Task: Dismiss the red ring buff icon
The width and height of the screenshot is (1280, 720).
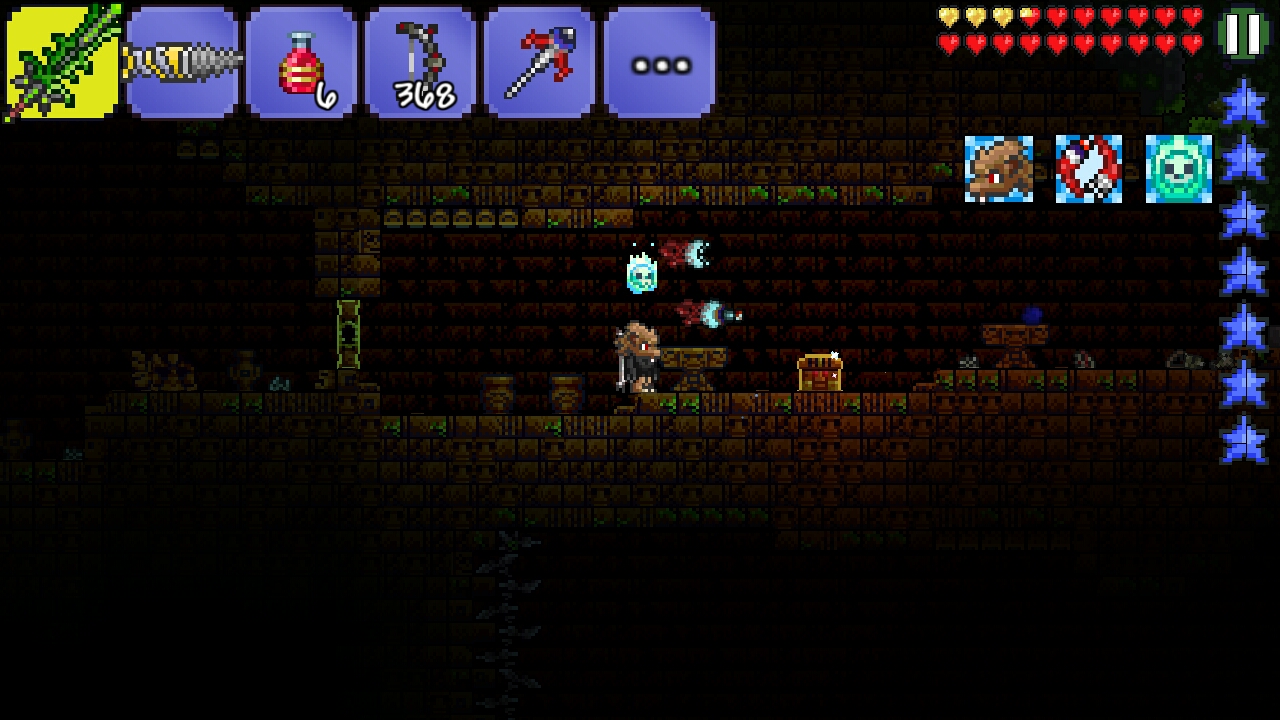Action: click(x=1089, y=170)
